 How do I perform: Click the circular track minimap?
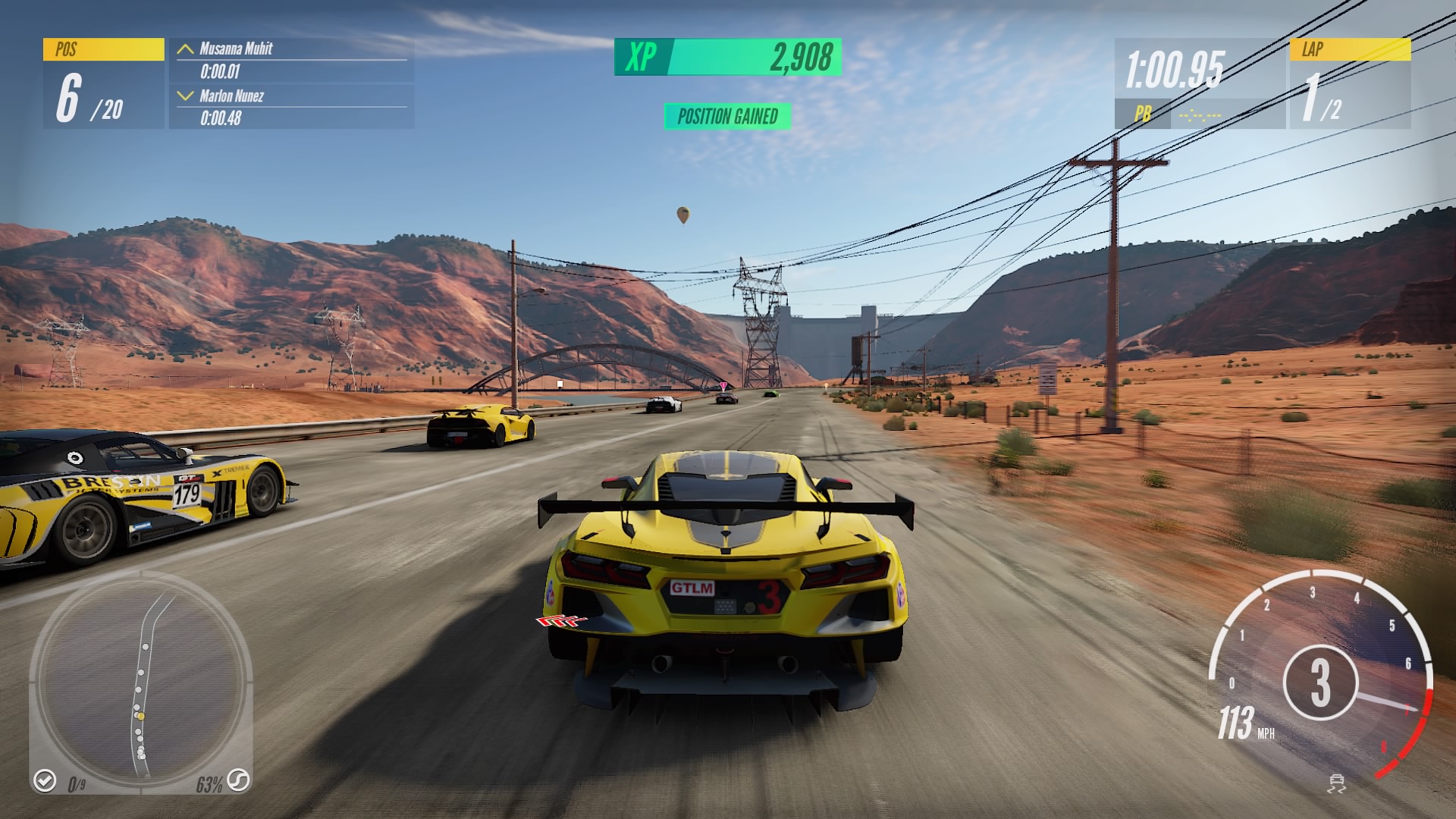click(x=141, y=681)
